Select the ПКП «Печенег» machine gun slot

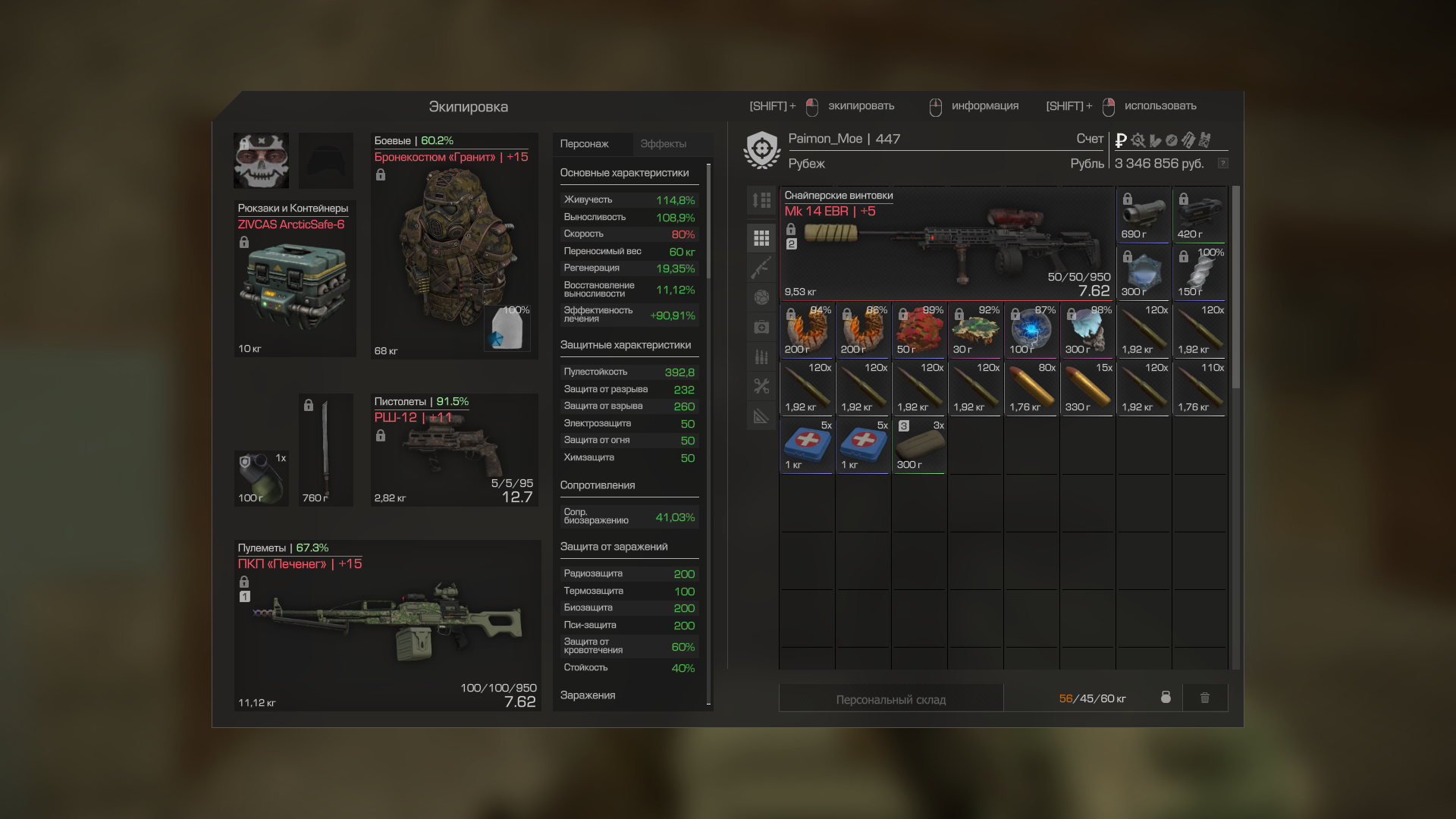pos(387,626)
